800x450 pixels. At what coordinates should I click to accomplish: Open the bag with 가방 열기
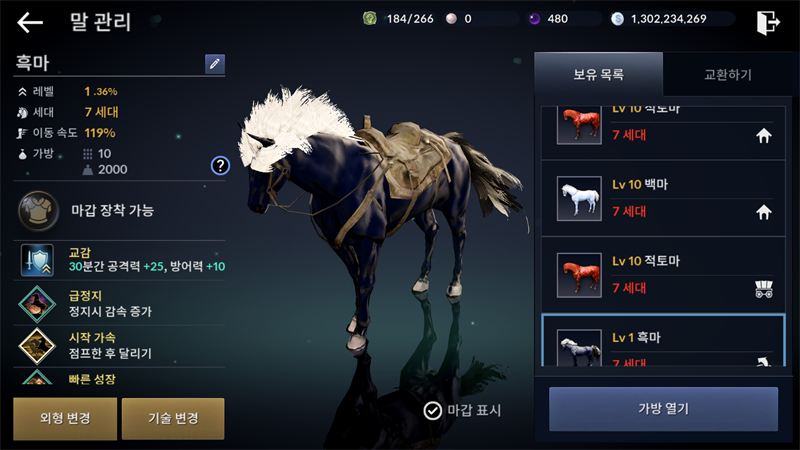click(x=663, y=408)
